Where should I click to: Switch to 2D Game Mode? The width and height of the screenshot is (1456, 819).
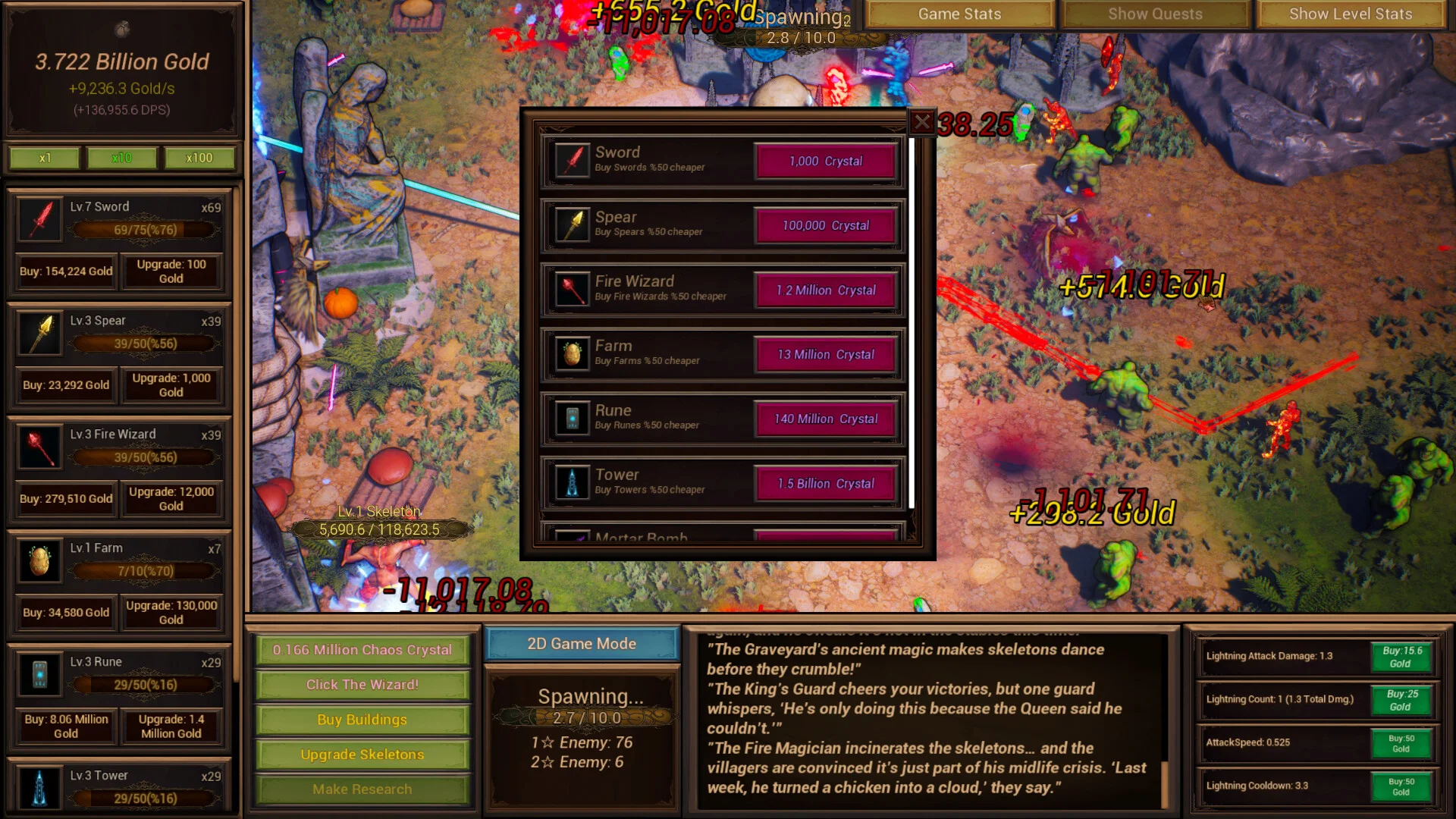[582, 644]
